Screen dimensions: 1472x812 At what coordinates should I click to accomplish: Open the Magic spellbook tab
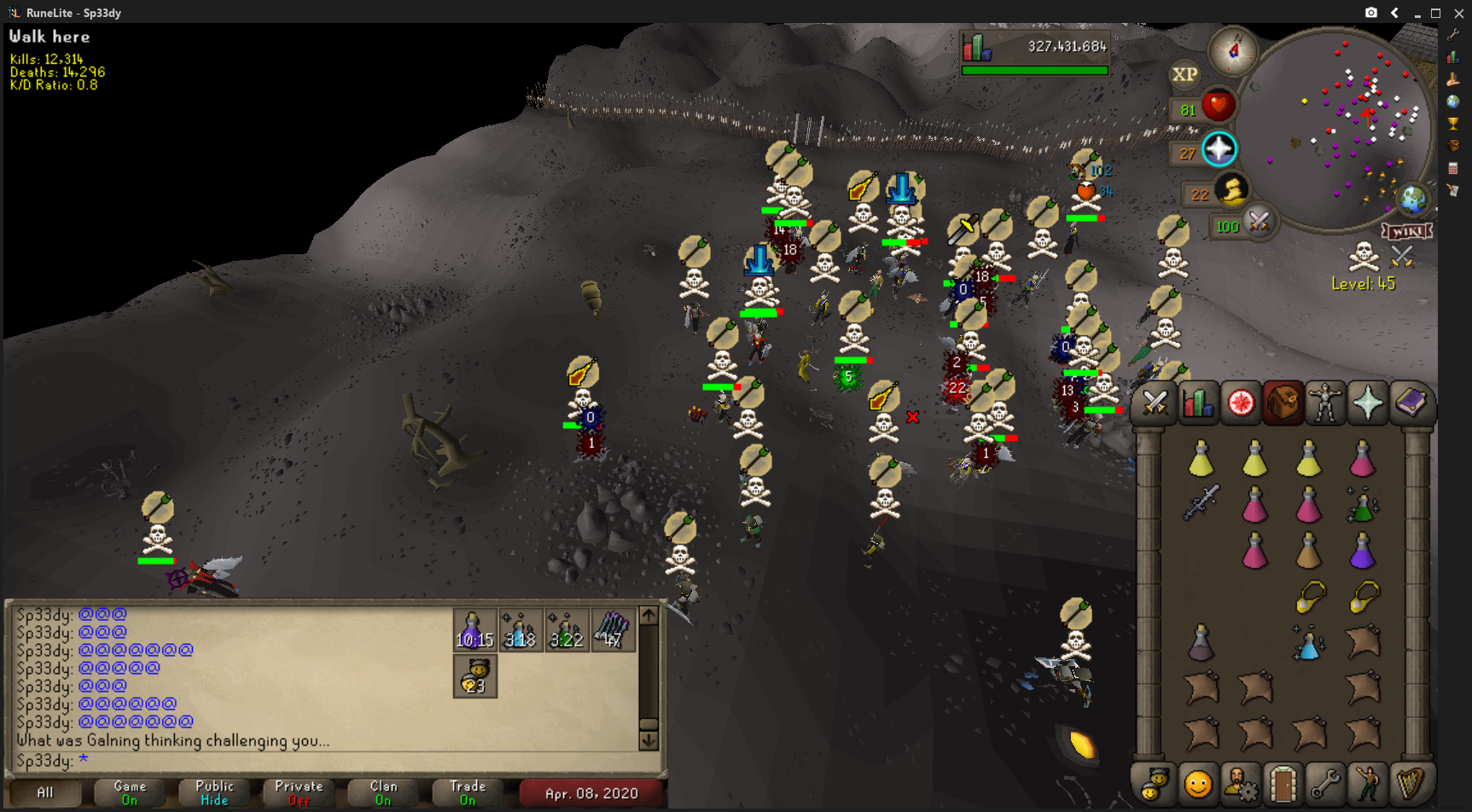click(x=1411, y=403)
